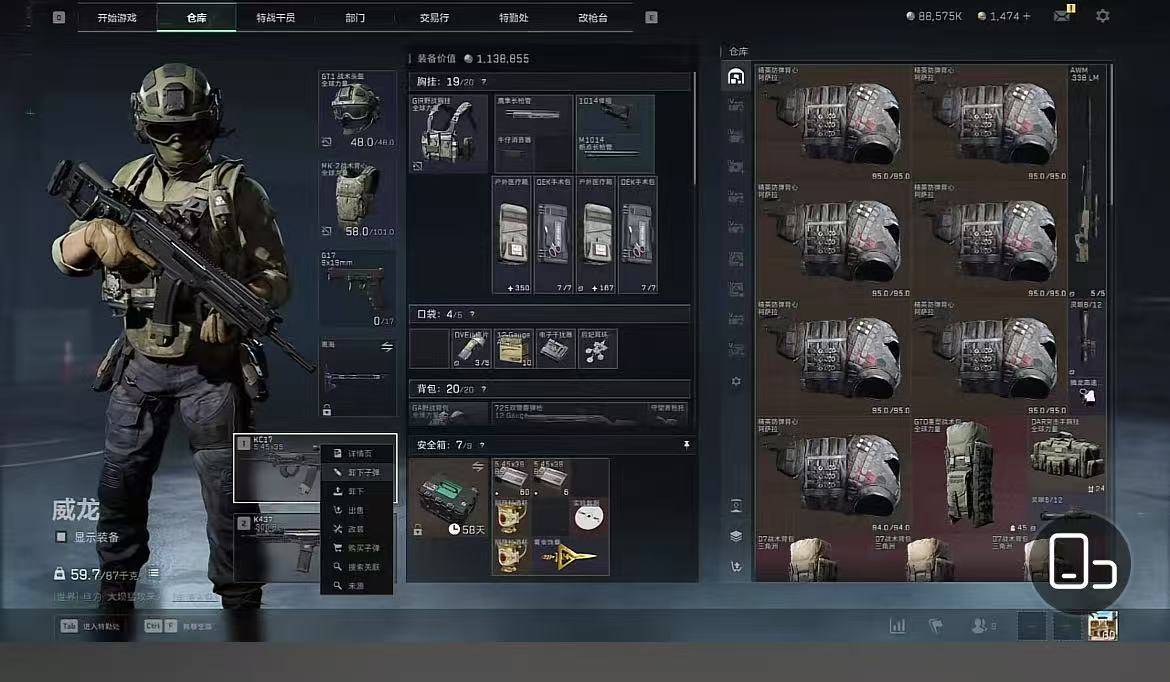This screenshot has width=1170, height=682.
Task: Choose 详情页 in the weapon context menu
Action: coord(359,454)
